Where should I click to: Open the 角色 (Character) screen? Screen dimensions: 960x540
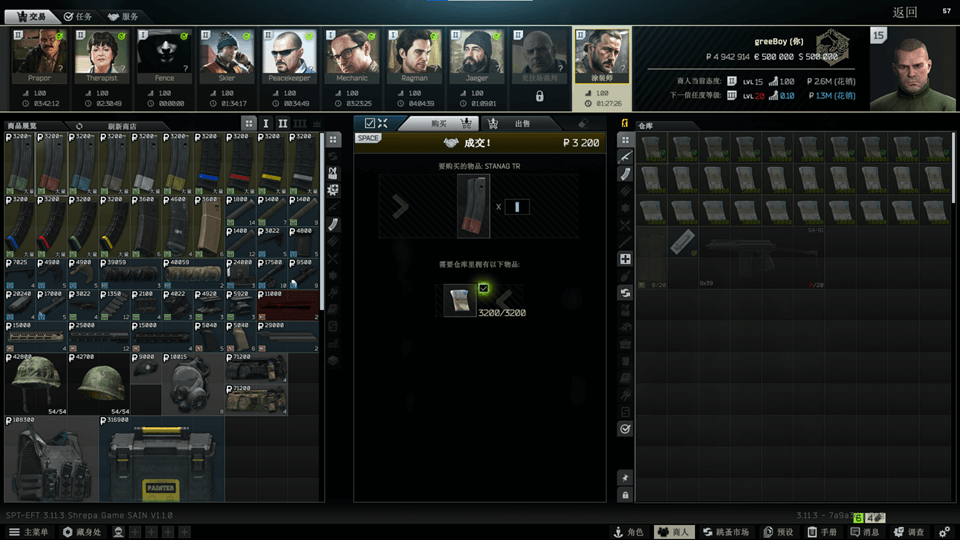pos(630,532)
